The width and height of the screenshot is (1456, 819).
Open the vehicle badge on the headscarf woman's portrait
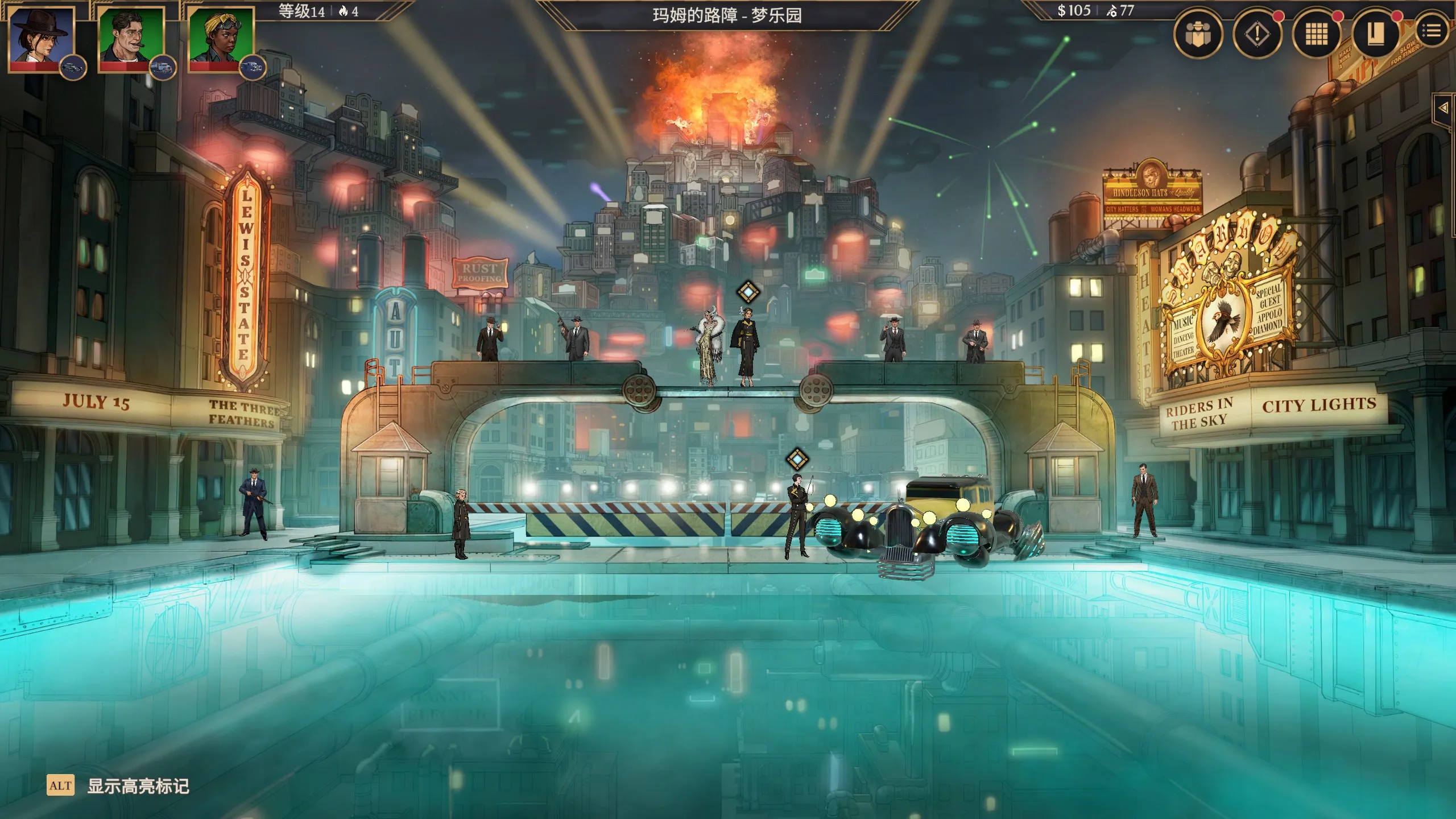click(253, 68)
